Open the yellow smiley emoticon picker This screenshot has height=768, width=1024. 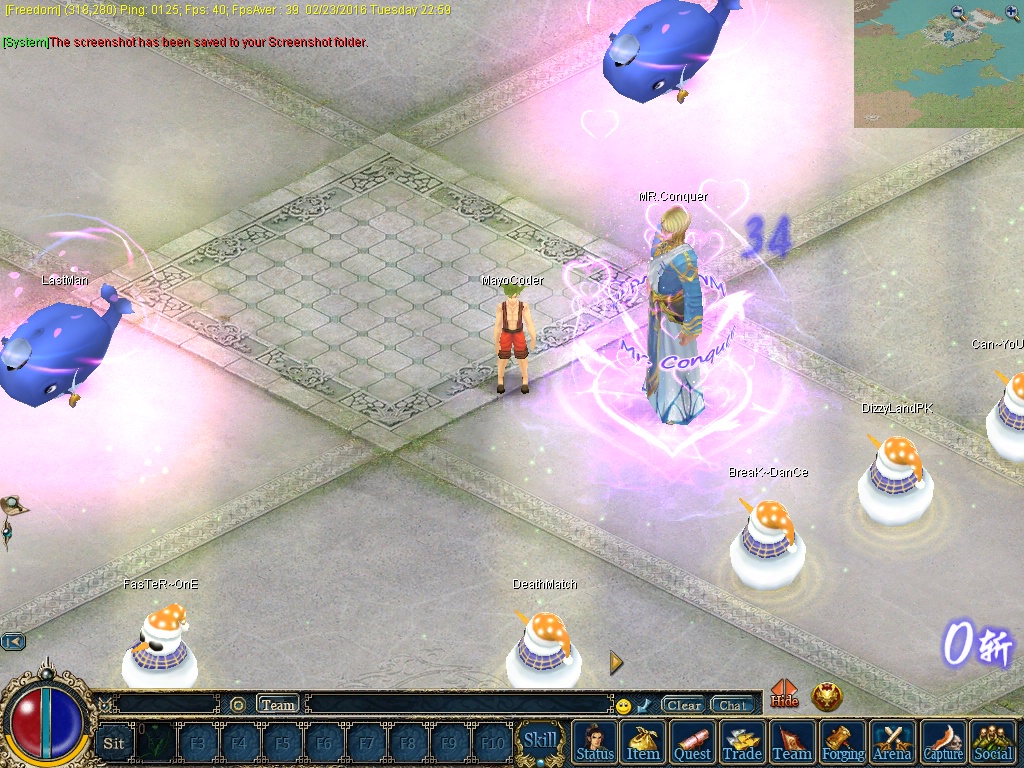[623, 706]
